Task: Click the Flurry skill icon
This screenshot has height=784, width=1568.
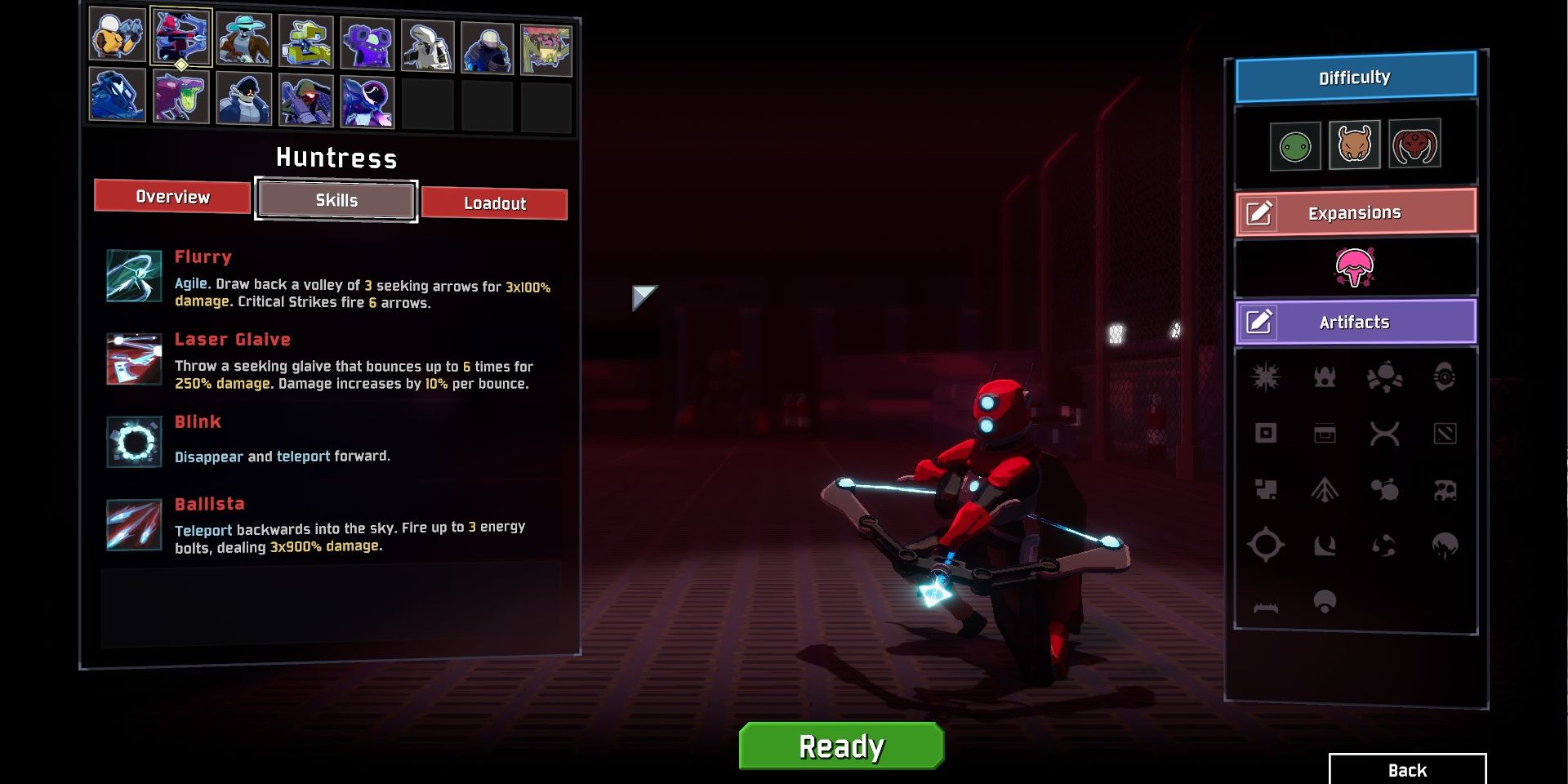Action: (134, 276)
